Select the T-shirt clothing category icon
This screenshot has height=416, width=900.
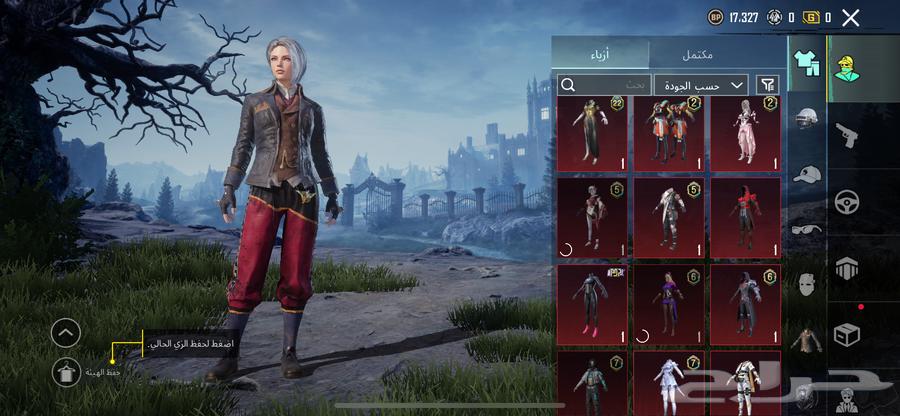point(806,63)
